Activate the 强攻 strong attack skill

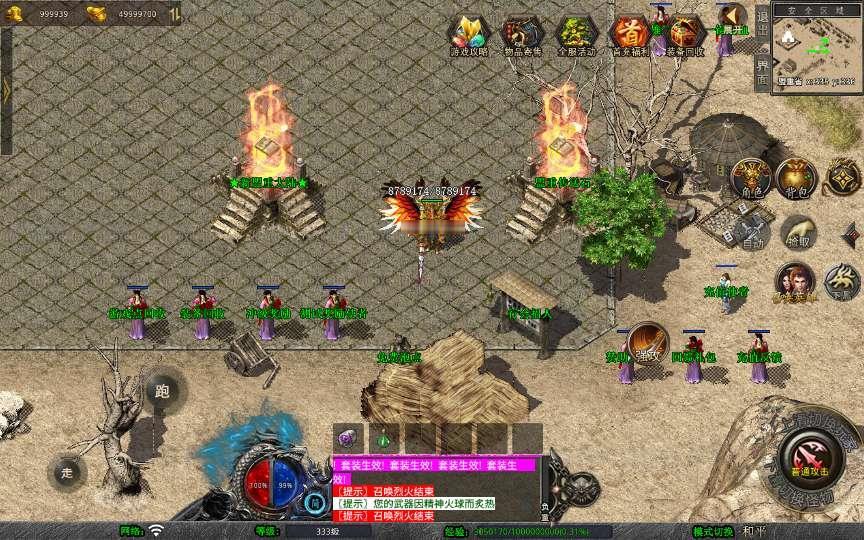pos(647,341)
